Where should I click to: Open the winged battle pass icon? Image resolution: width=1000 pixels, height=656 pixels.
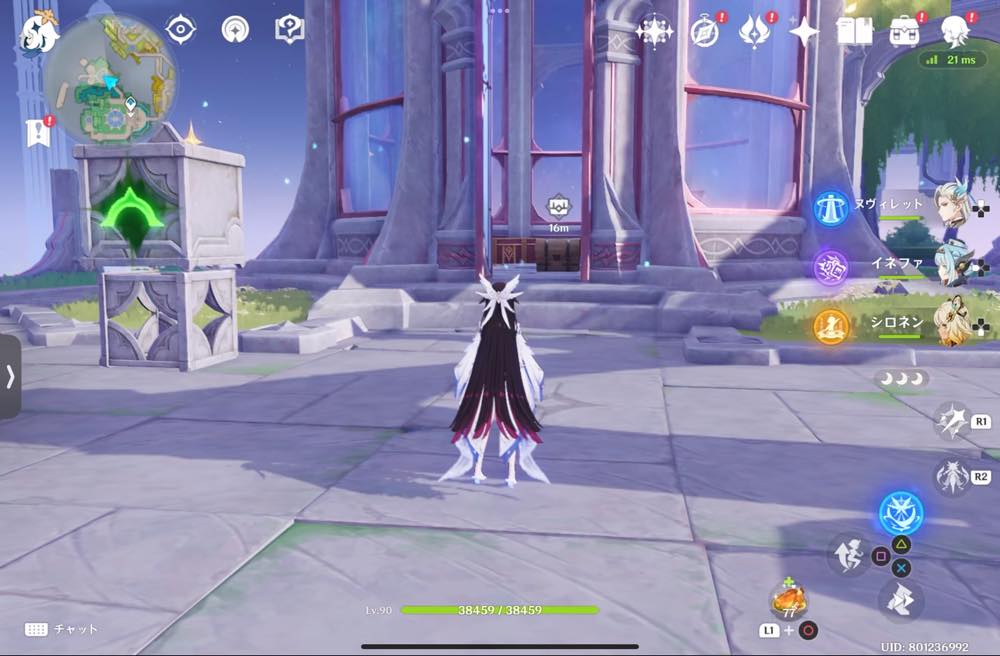[753, 32]
